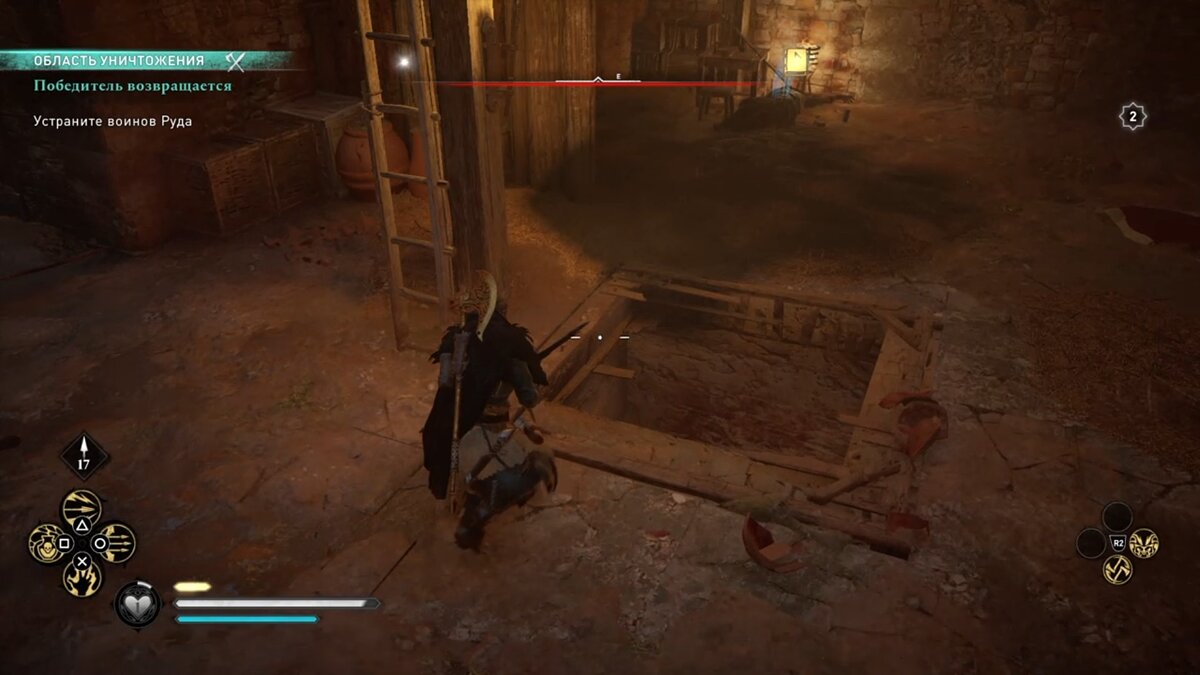This screenshot has height=675, width=1200.
Task: Activate the flaming hand ranged ability
Action: tap(82, 577)
